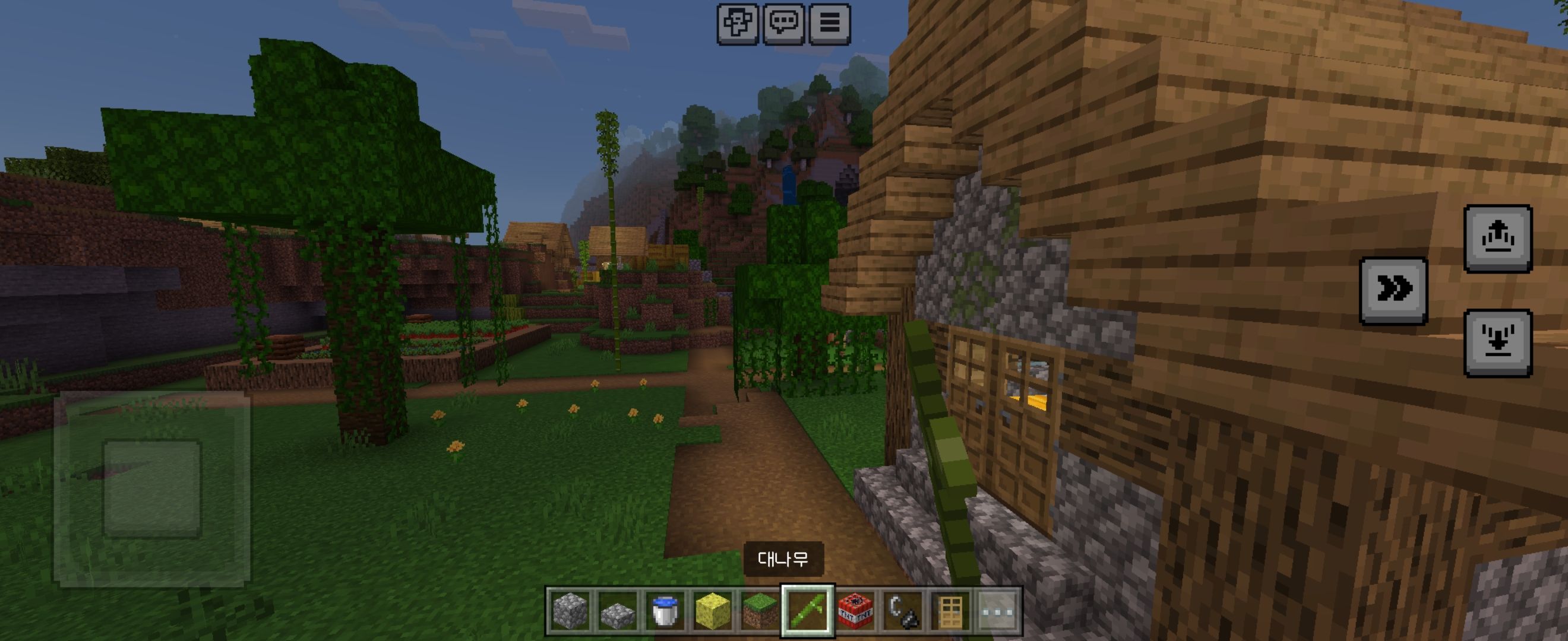The image size is (1568, 641).
Task: Open the pause menu hamburger button
Action: (829, 23)
